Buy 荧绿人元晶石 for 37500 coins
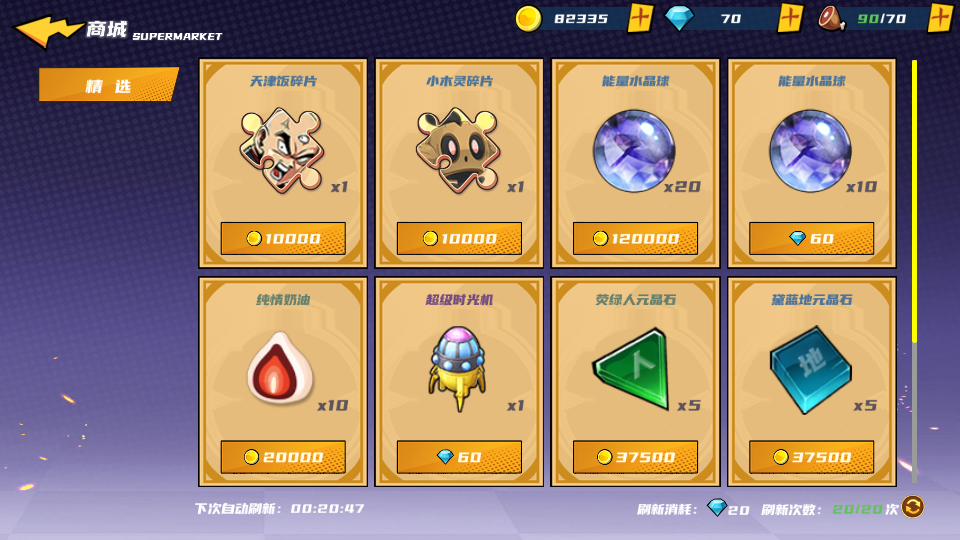Screen dimensions: 960x540 pyautogui.click(x=635, y=457)
